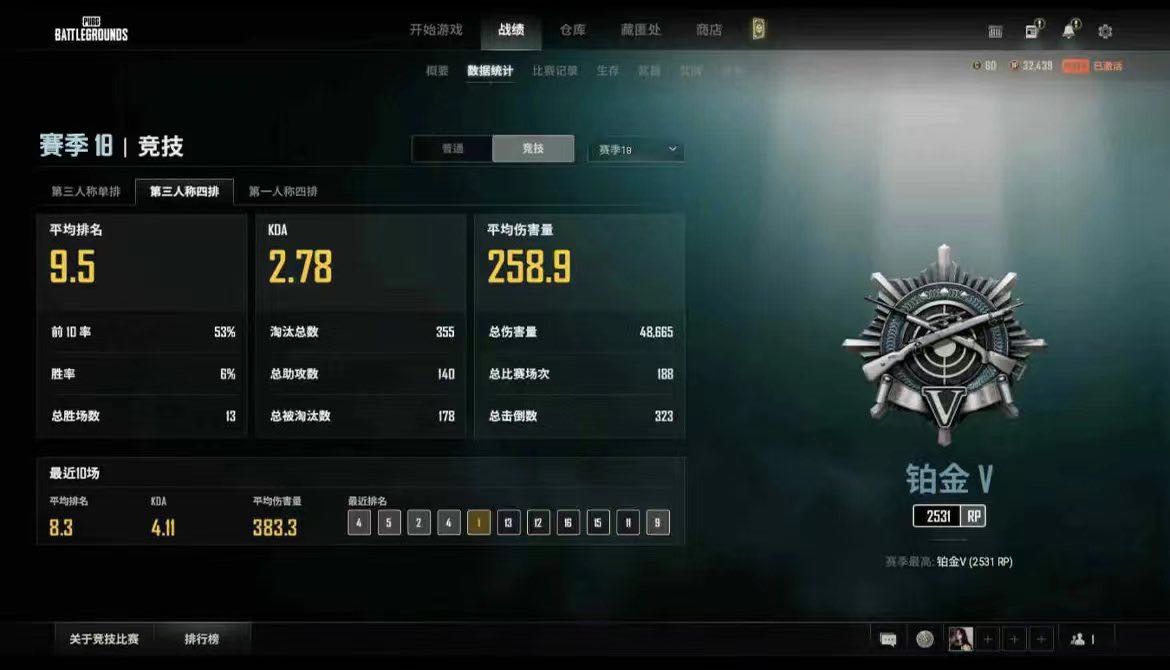
Task: Open the 排行榜 leaderboard
Action: pyautogui.click(x=202, y=638)
